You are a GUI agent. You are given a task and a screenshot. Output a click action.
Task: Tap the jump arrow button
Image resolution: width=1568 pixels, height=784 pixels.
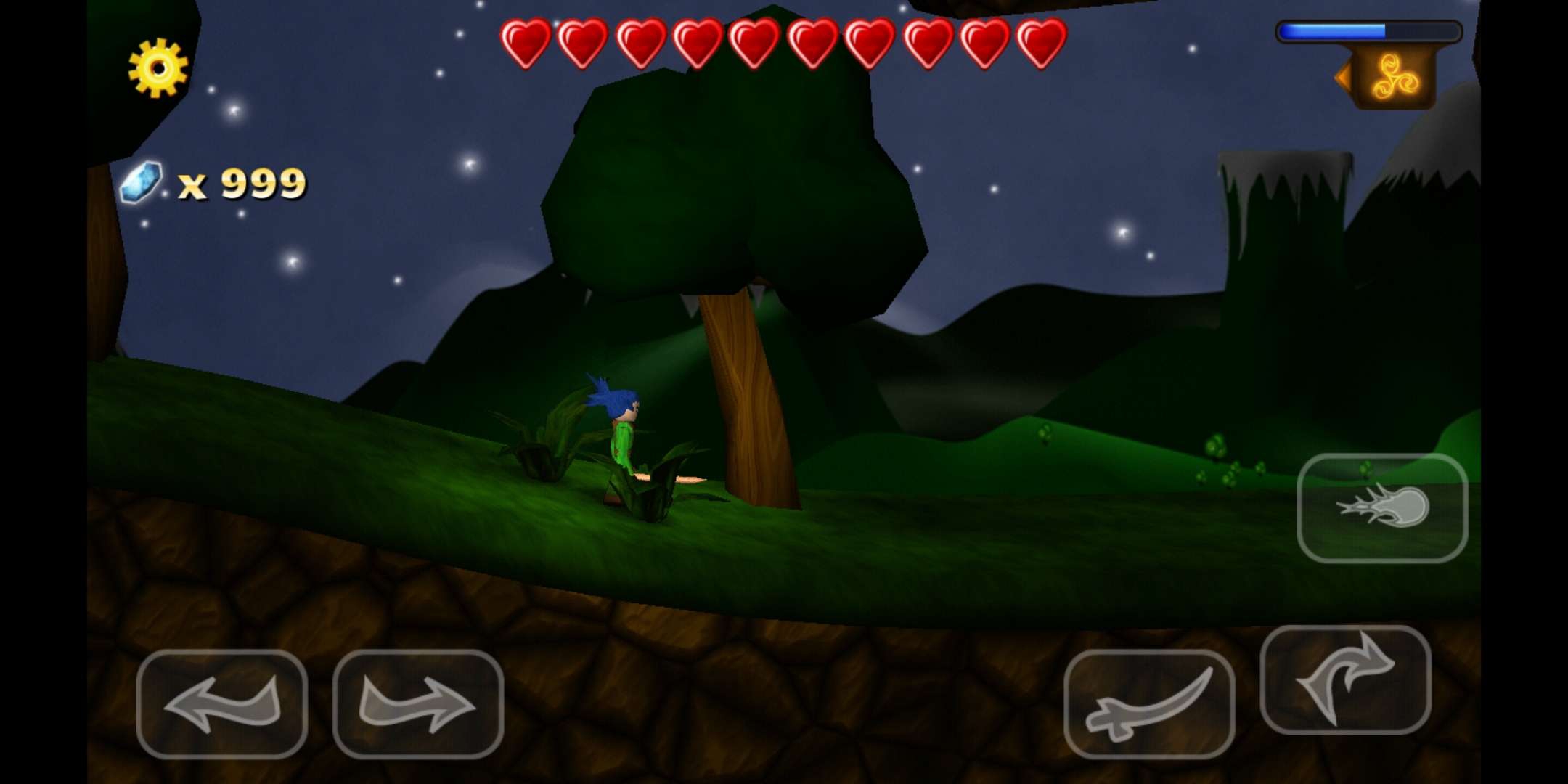click(x=1345, y=679)
